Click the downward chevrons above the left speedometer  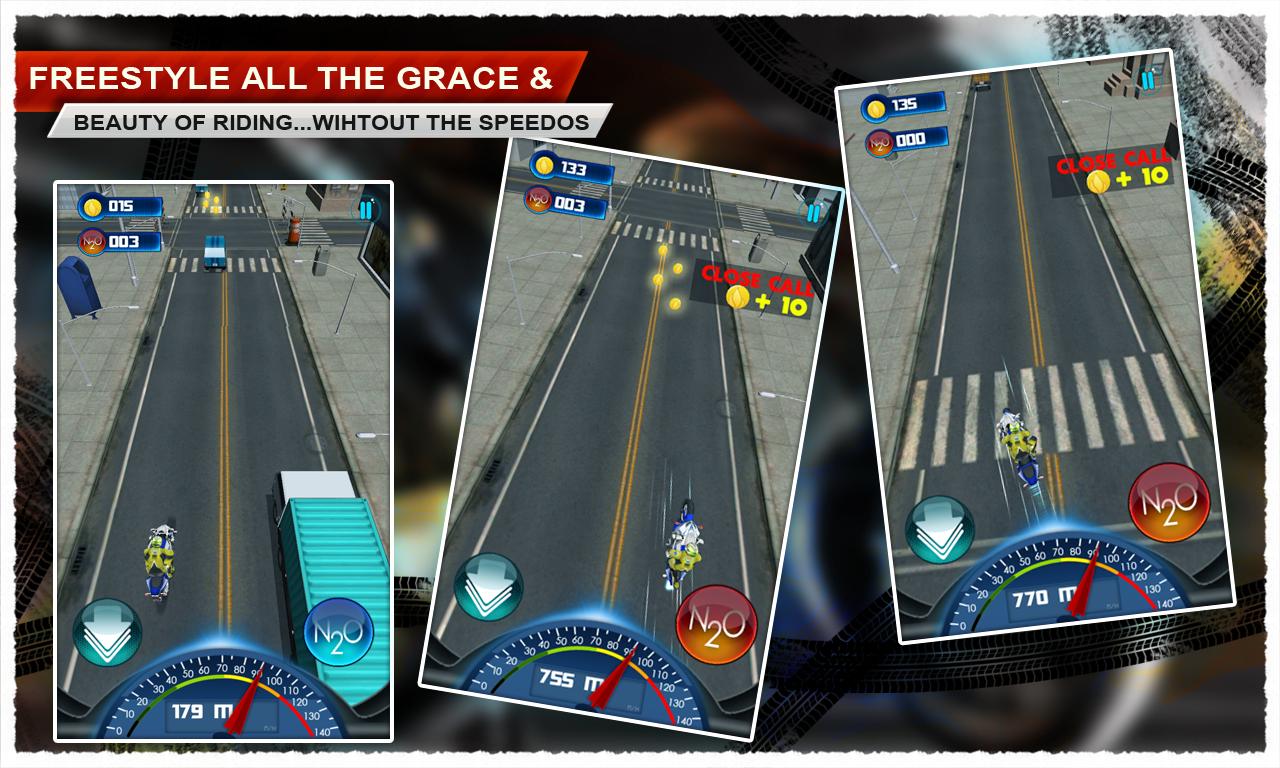105,633
